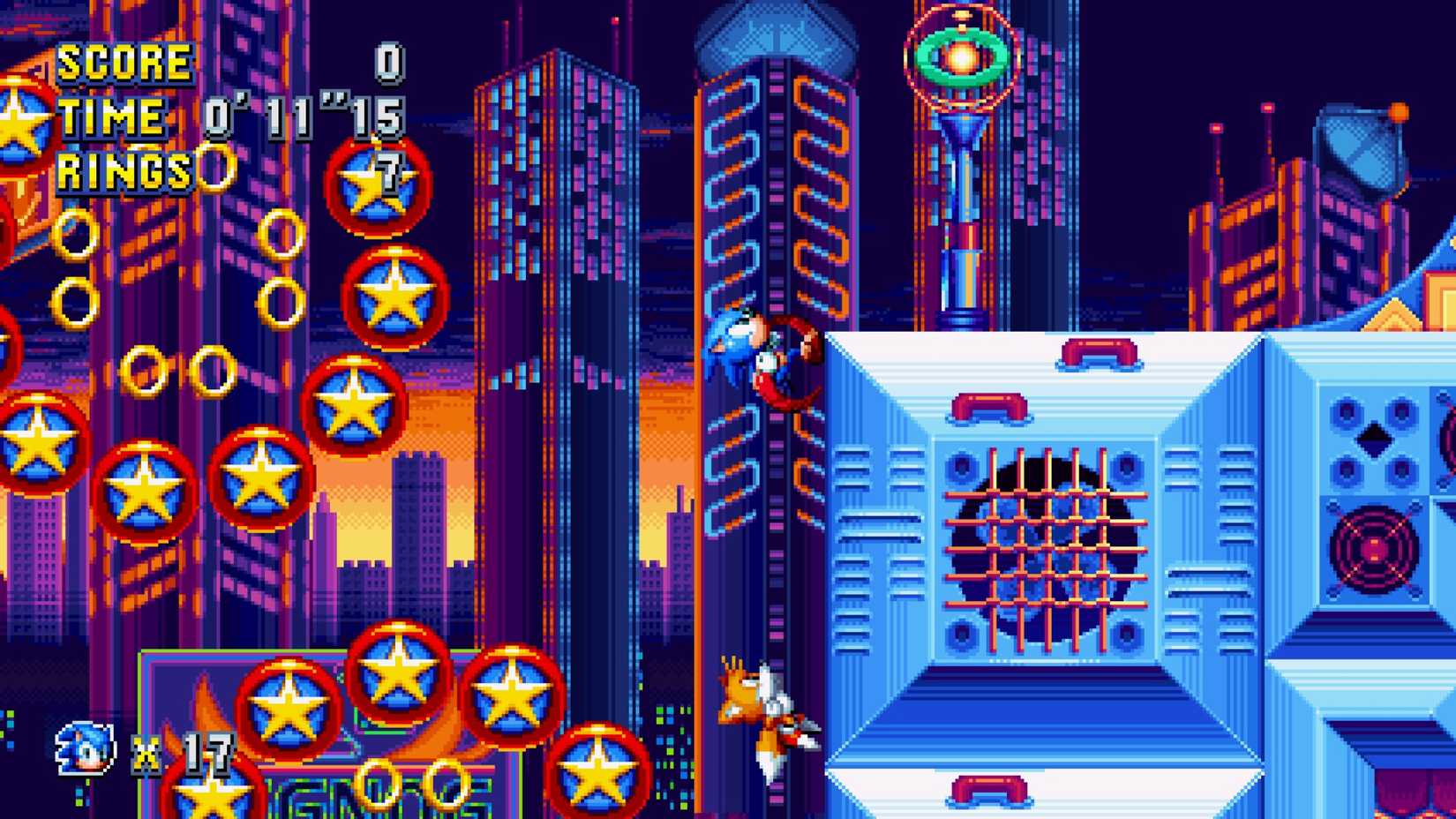
Task: Click the green ring satellite atop the tower
Action: 962,57
